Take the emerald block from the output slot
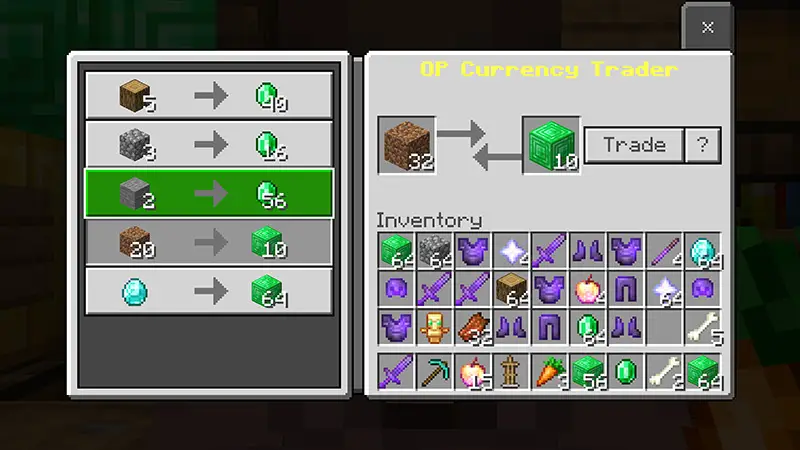800x450 pixels. pos(551,145)
